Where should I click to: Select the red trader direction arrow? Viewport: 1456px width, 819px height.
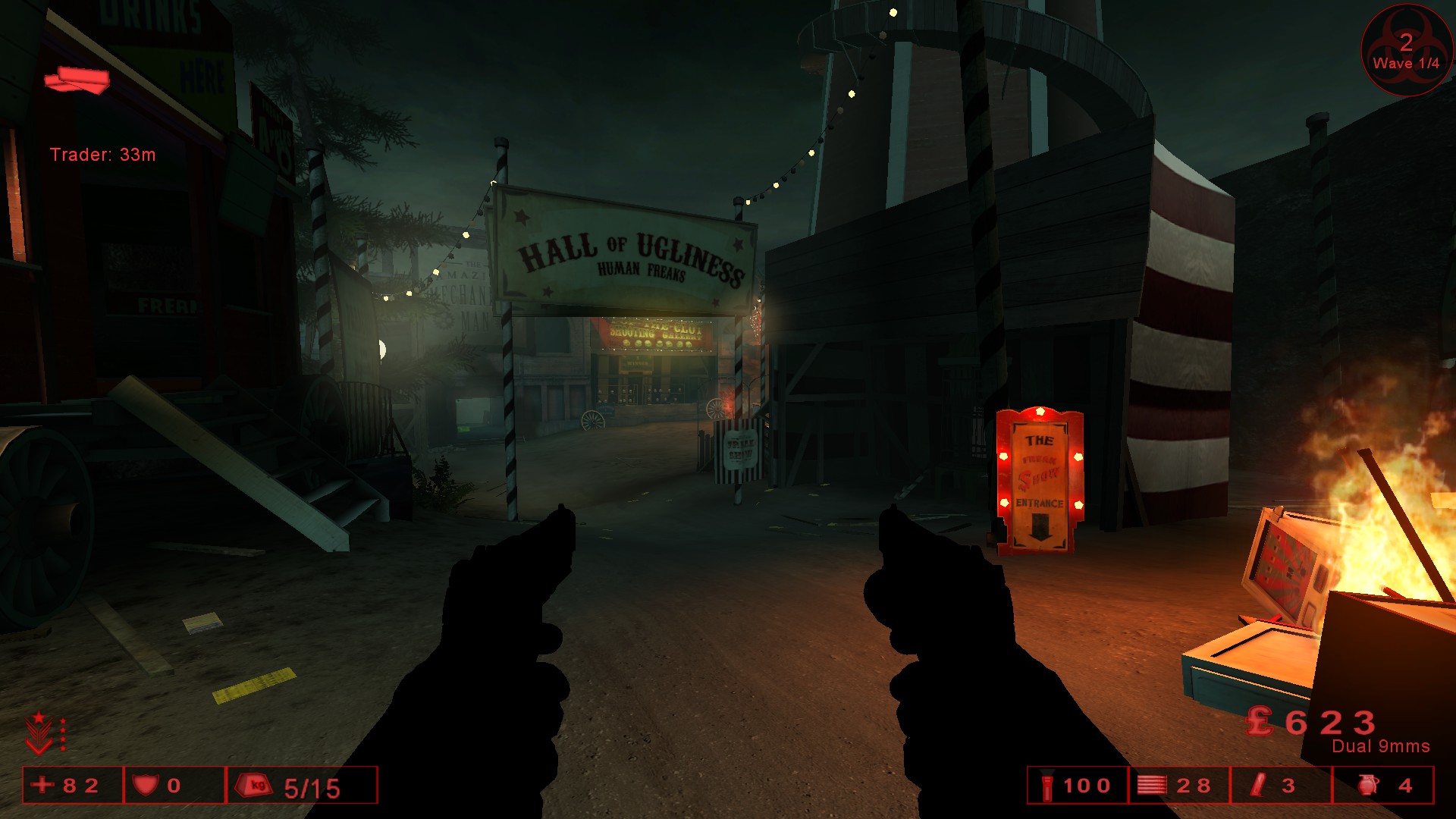click(77, 80)
